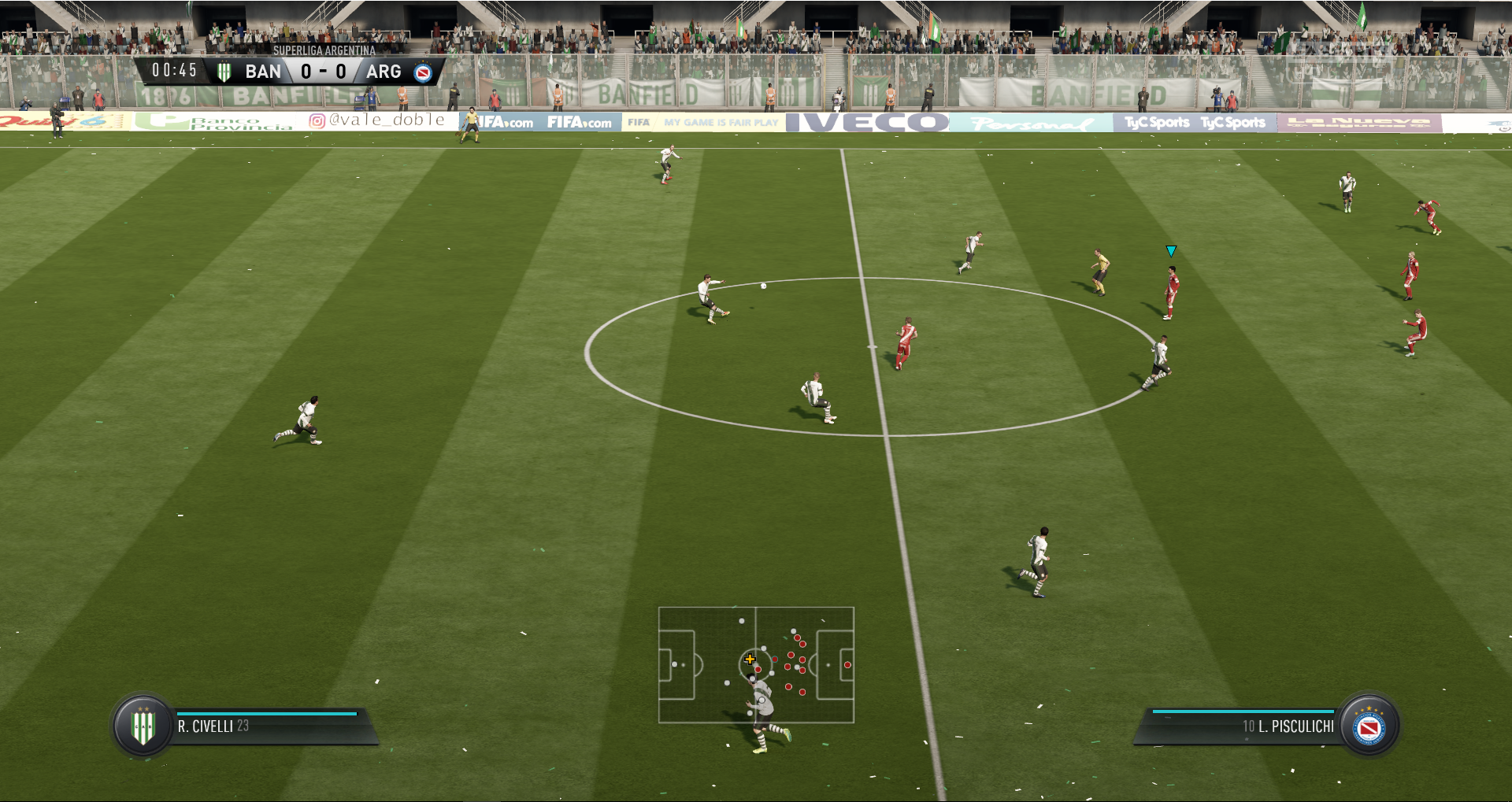
Task: Click the L. Pisculichi player name panel
Action: (x=1244, y=726)
